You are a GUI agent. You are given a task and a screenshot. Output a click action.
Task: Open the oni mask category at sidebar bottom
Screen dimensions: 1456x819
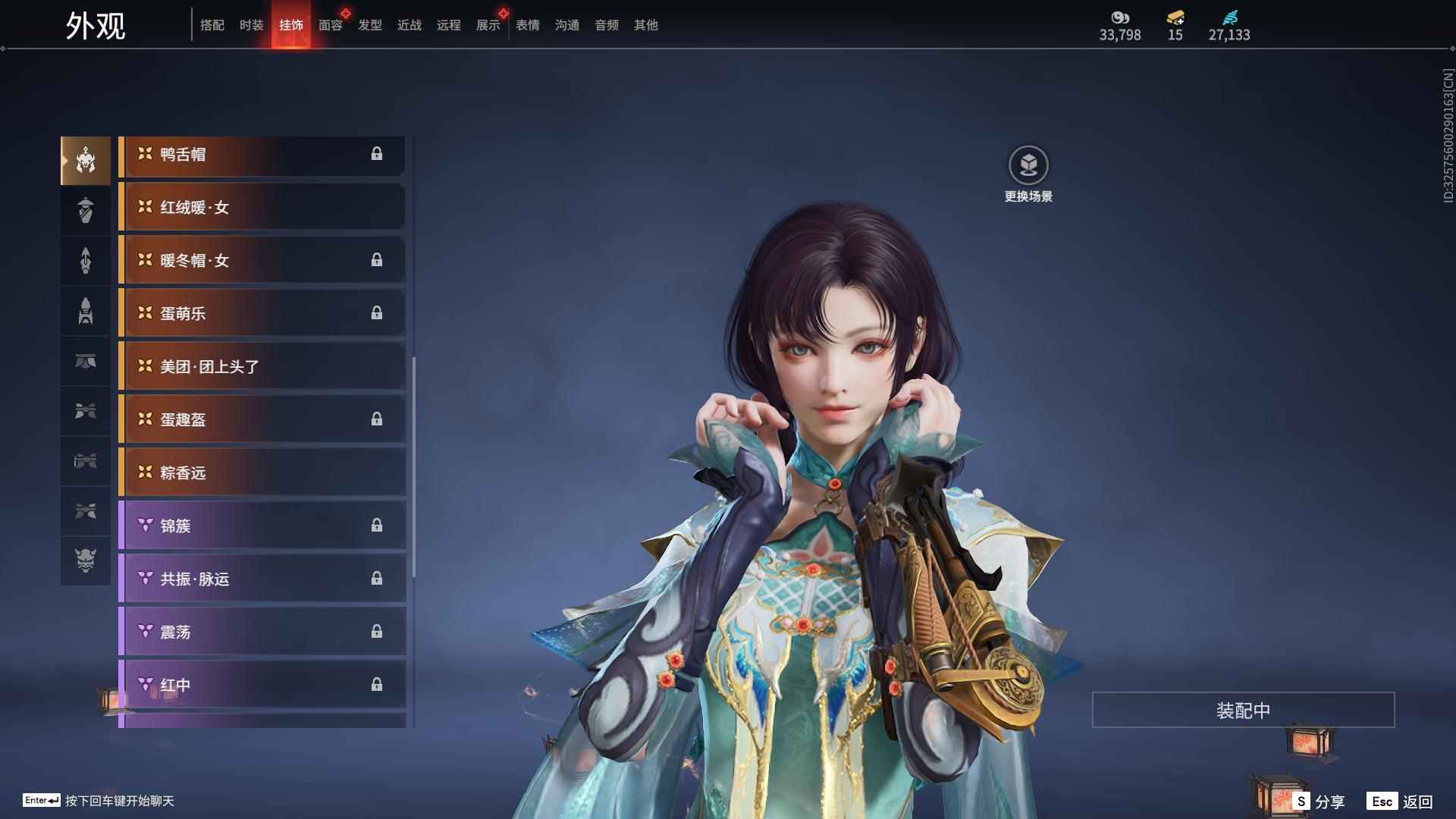pos(86,562)
